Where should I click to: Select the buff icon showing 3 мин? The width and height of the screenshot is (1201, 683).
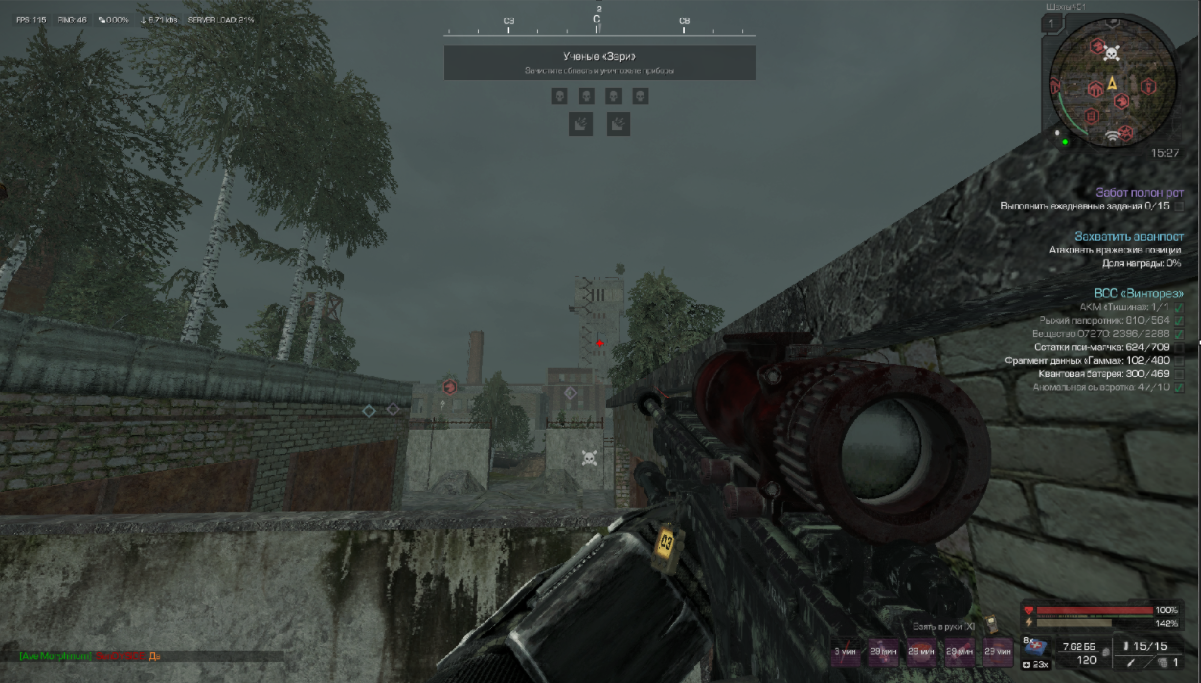846,651
